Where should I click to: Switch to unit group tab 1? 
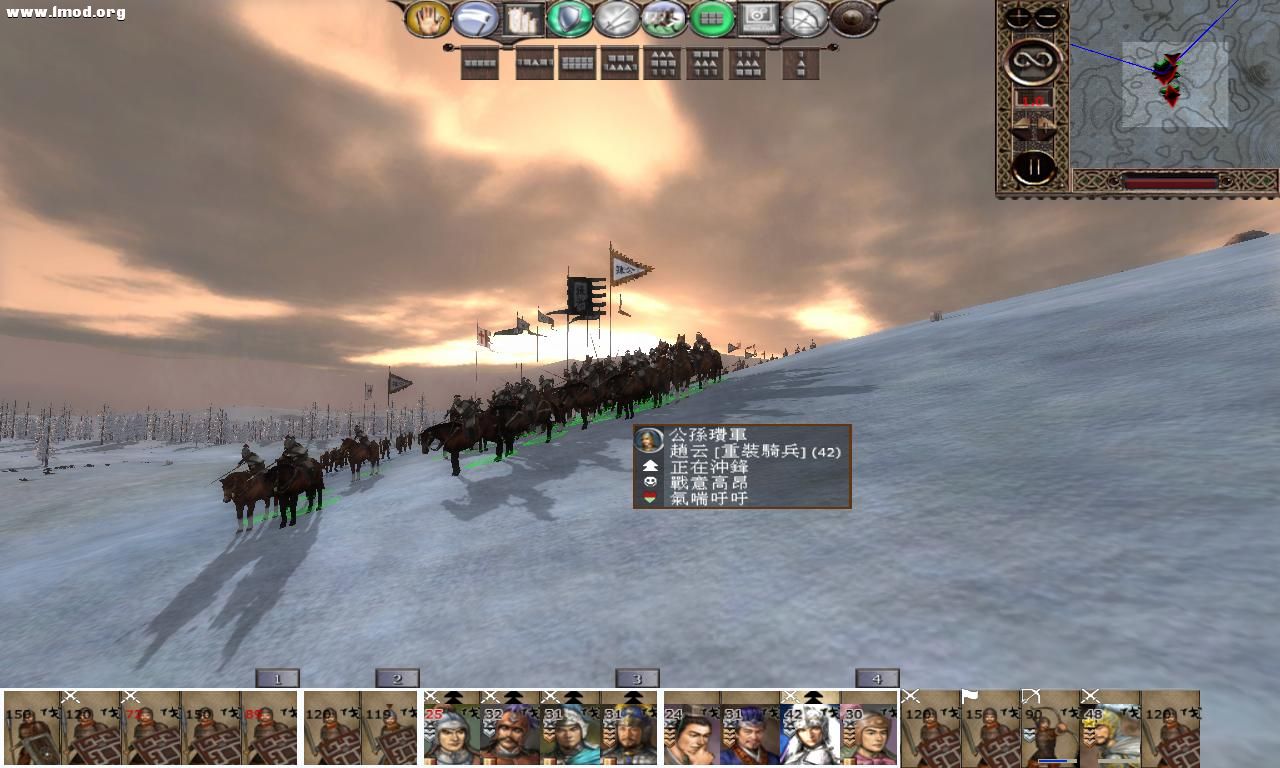pyautogui.click(x=277, y=678)
